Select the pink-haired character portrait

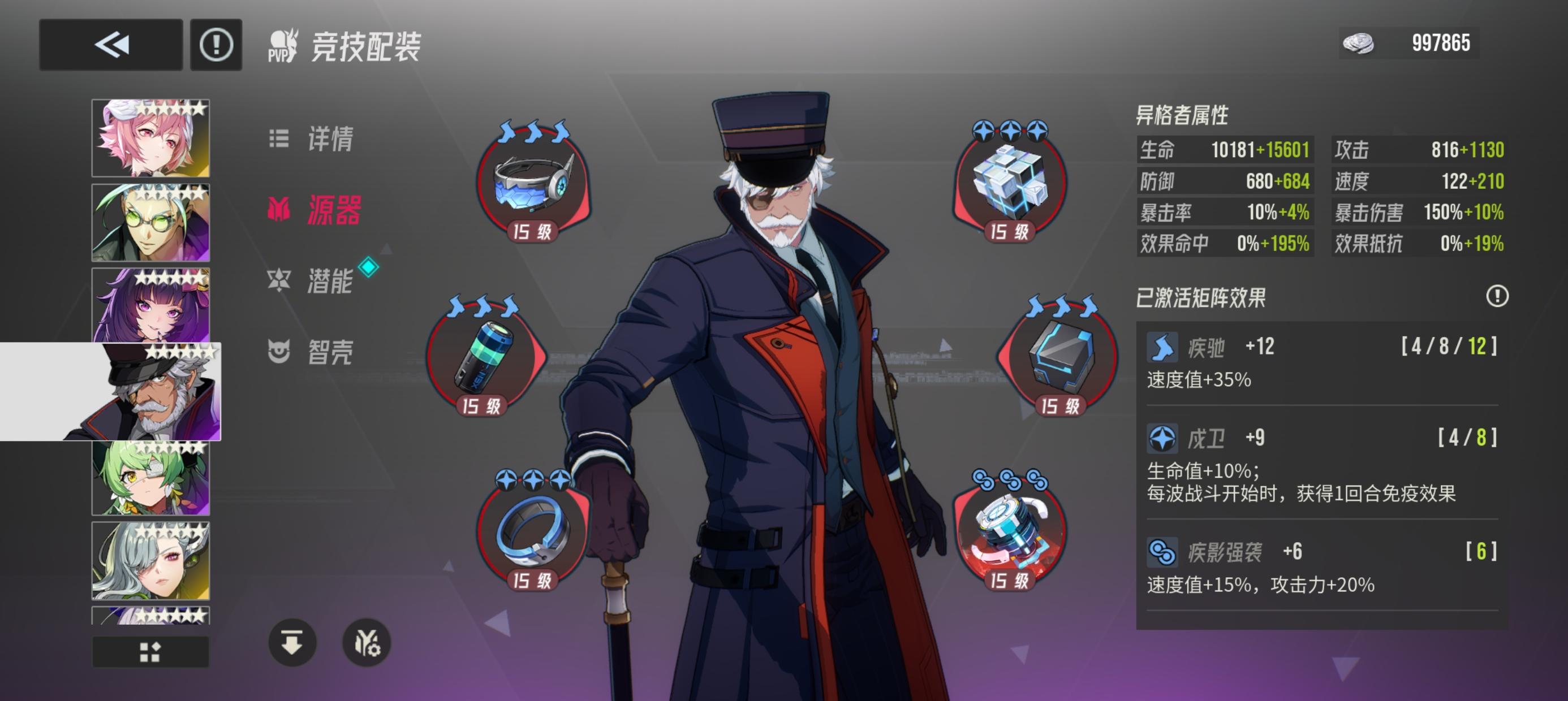pyautogui.click(x=150, y=137)
